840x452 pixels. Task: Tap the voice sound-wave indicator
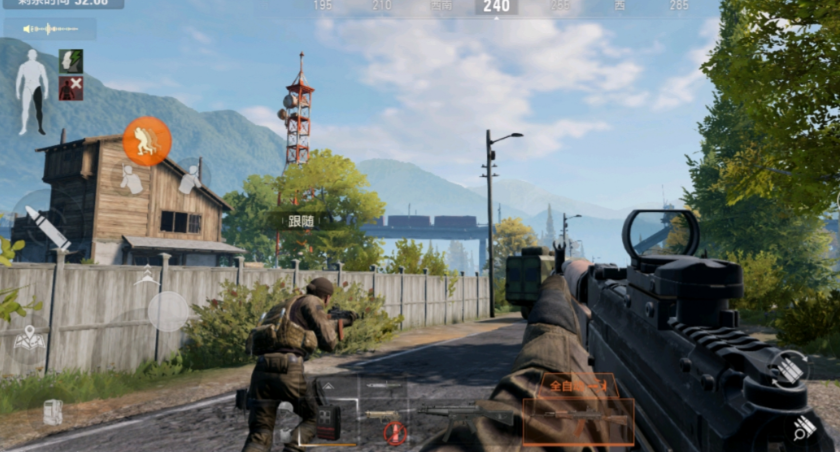click(x=50, y=29)
